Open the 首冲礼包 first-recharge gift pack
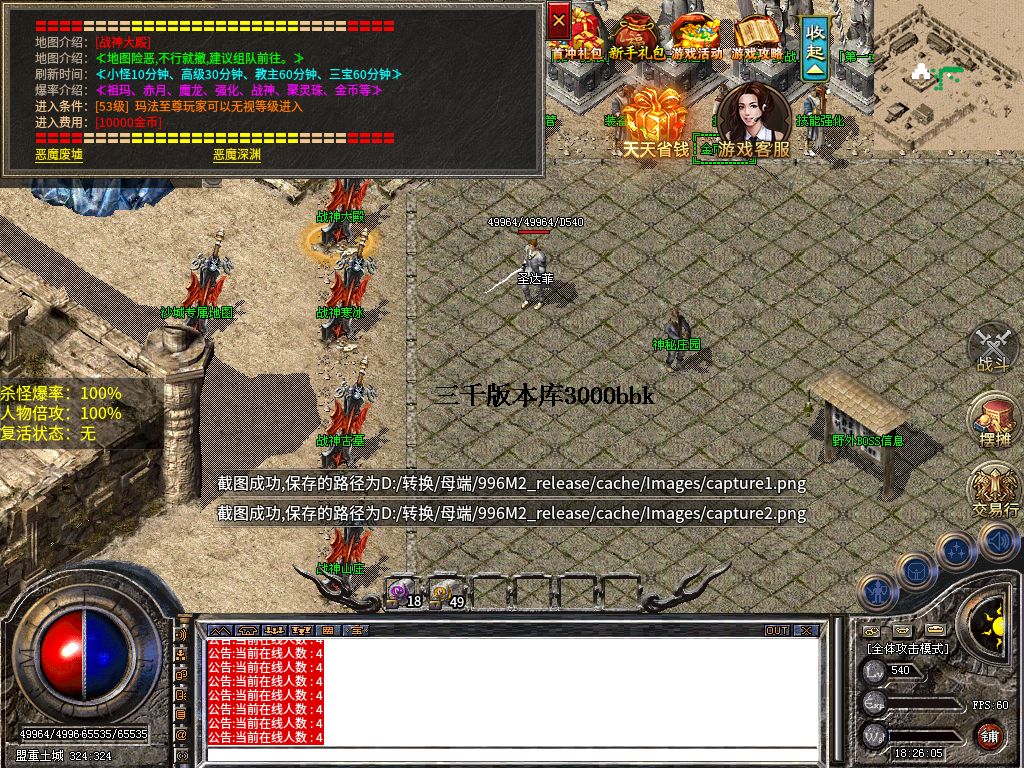The height and width of the screenshot is (768, 1024). click(x=581, y=35)
